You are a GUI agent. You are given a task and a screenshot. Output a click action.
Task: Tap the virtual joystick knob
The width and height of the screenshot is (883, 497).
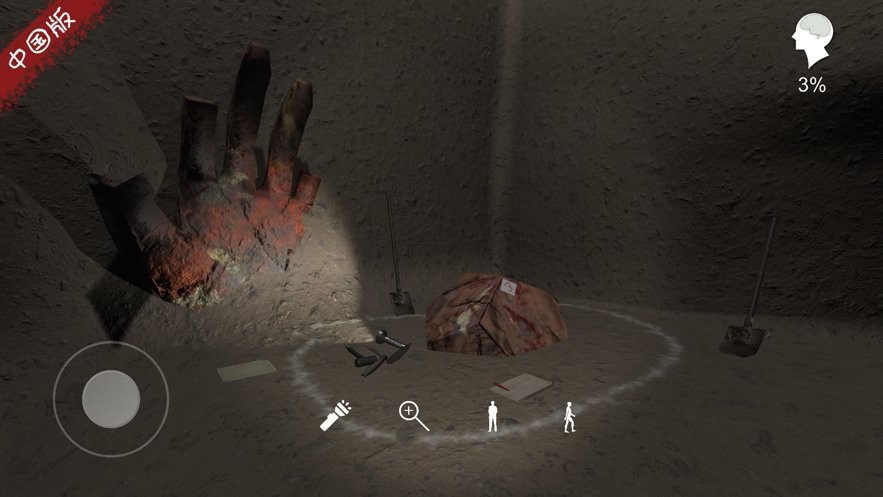click(x=110, y=399)
